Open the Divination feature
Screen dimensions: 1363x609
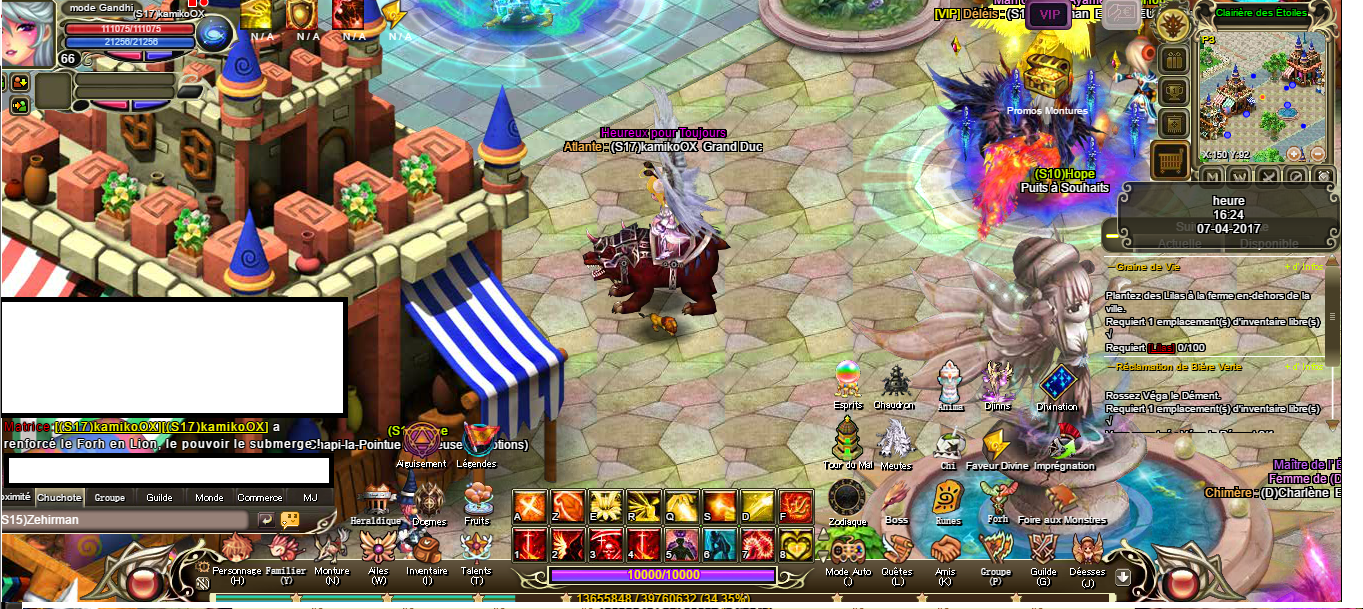tap(1057, 384)
